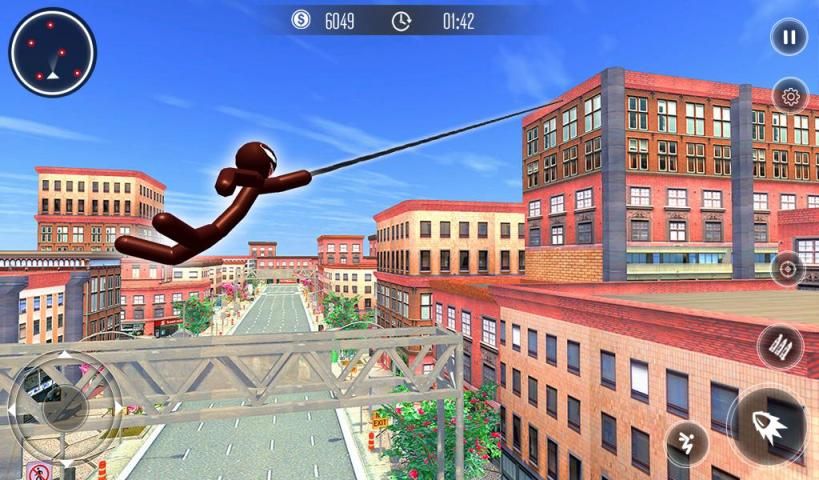Pause the game
The width and height of the screenshot is (819, 480).
(789, 38)
